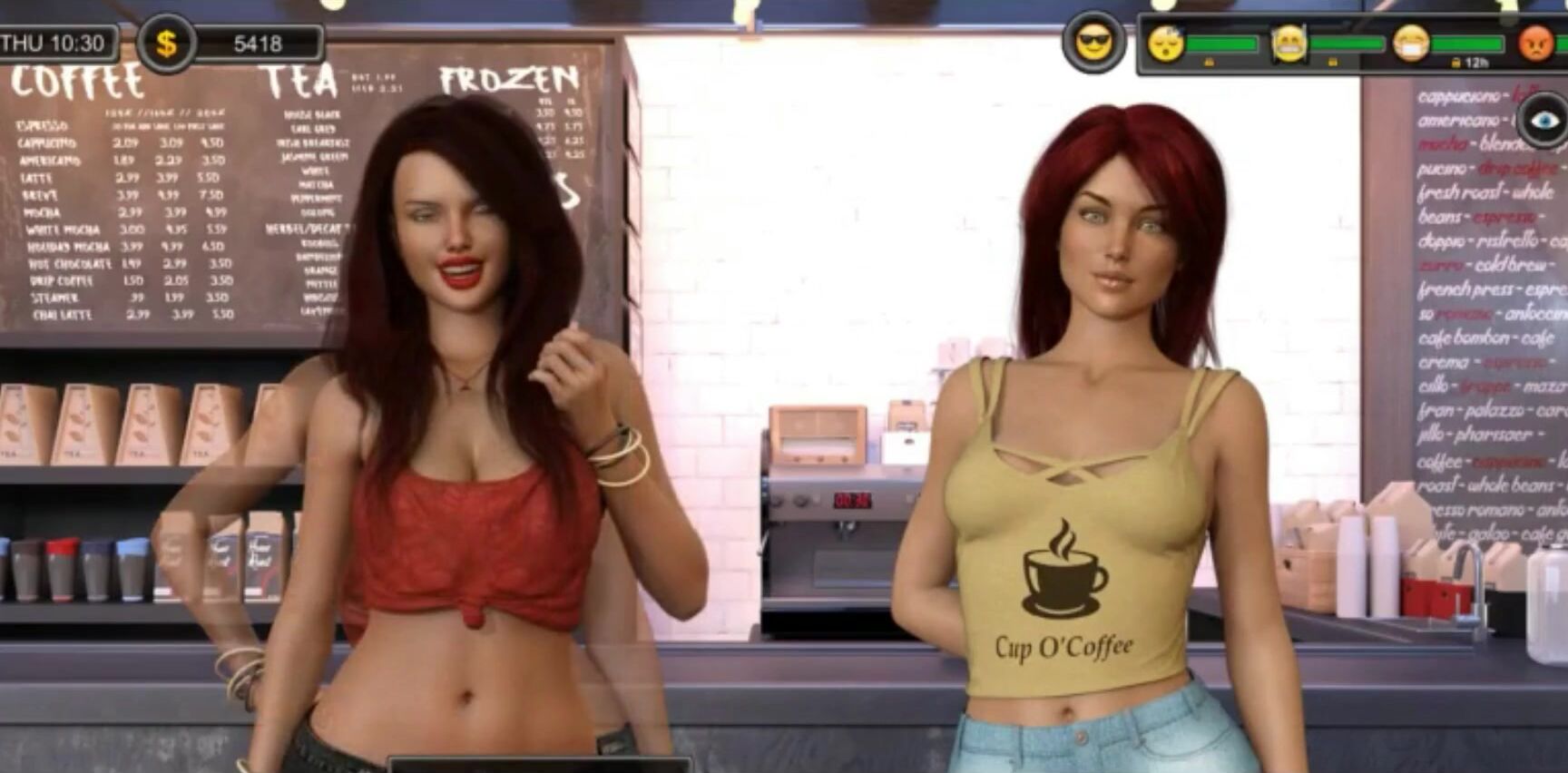Image resolution: width=1568 pixels, height=773 pixels.
Task: Select the sunglasses mood icon
Action: point(1093,40)
